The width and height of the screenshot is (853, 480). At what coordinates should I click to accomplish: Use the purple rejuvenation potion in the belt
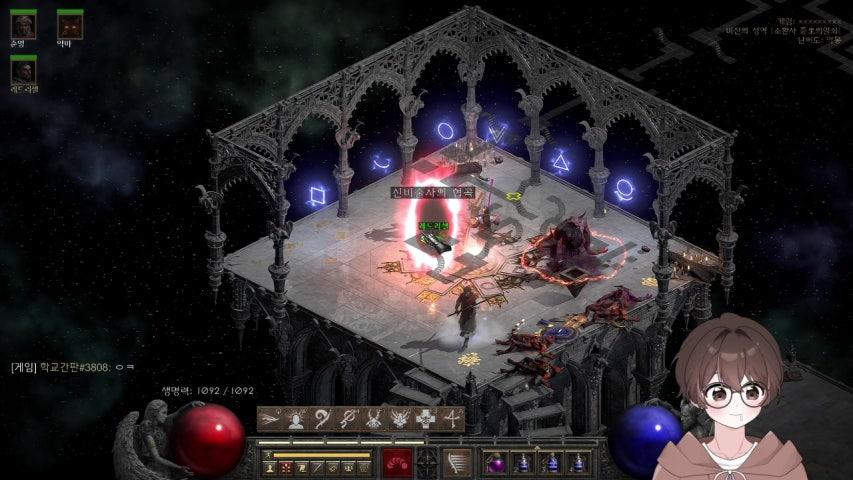(497, 463)
